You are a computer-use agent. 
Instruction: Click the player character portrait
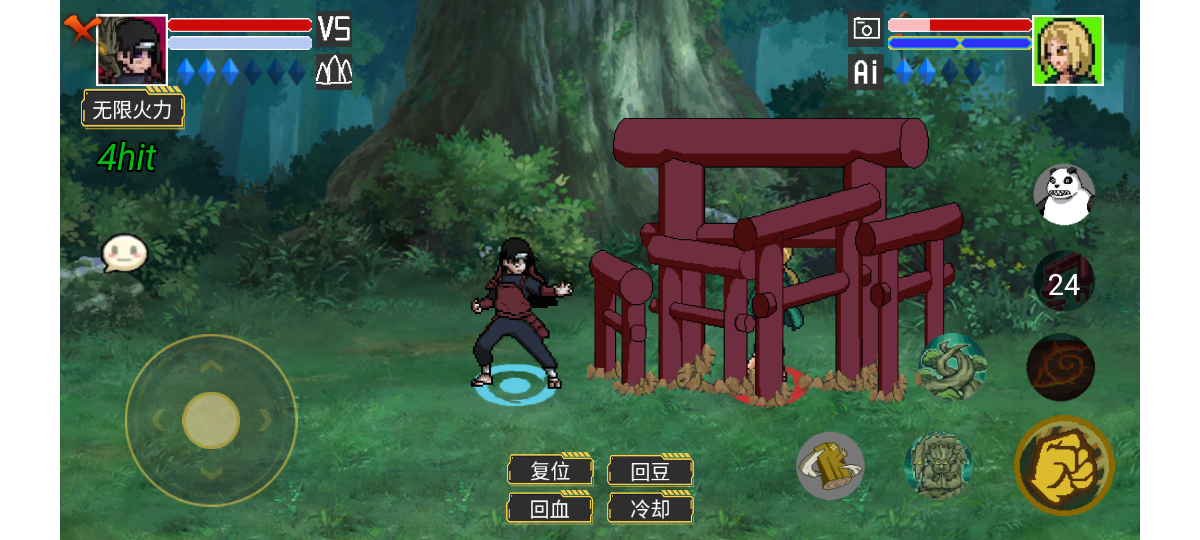[132, 50]
